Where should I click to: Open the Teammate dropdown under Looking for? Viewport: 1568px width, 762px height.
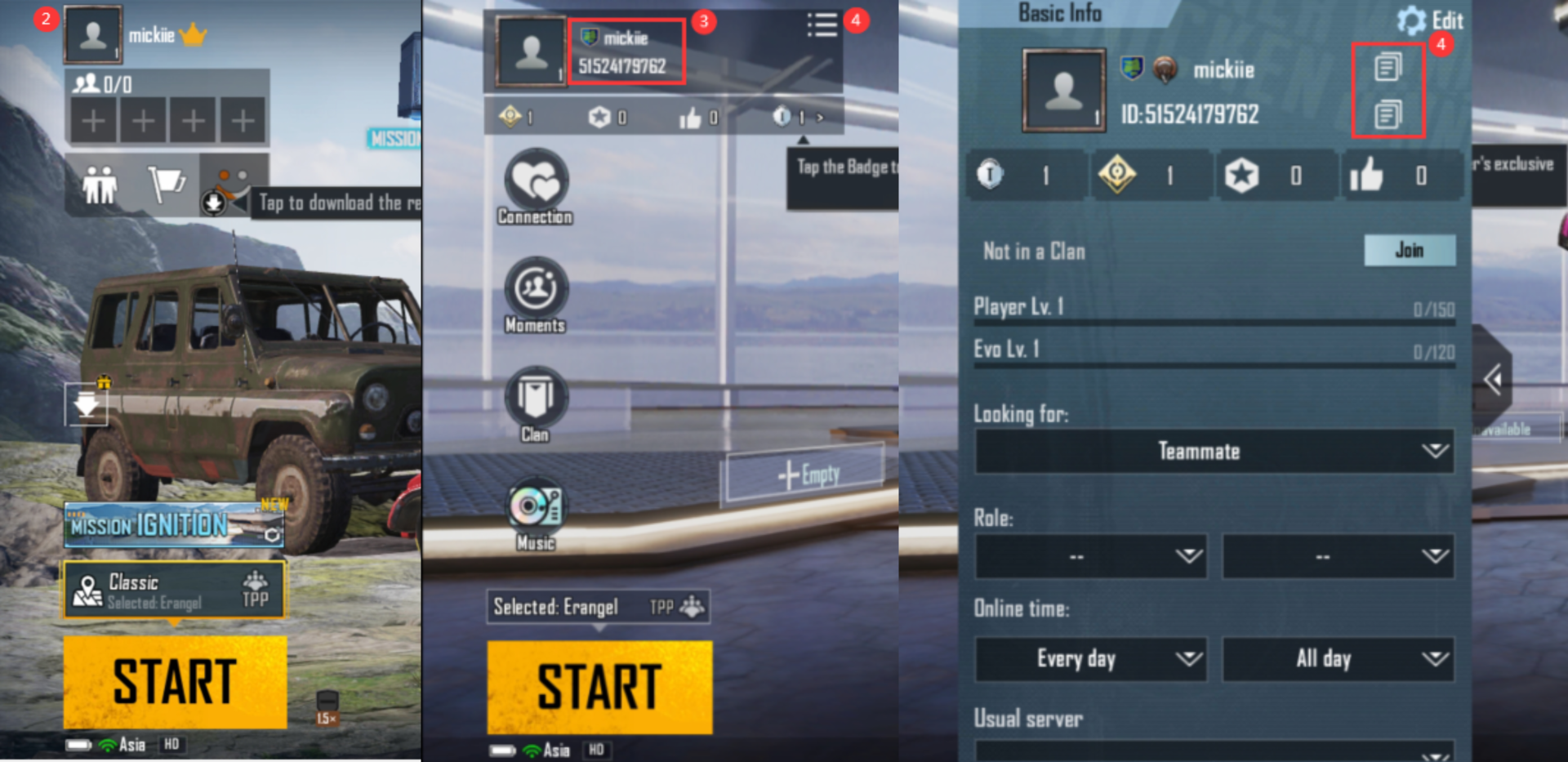(x=1214, y=451)
